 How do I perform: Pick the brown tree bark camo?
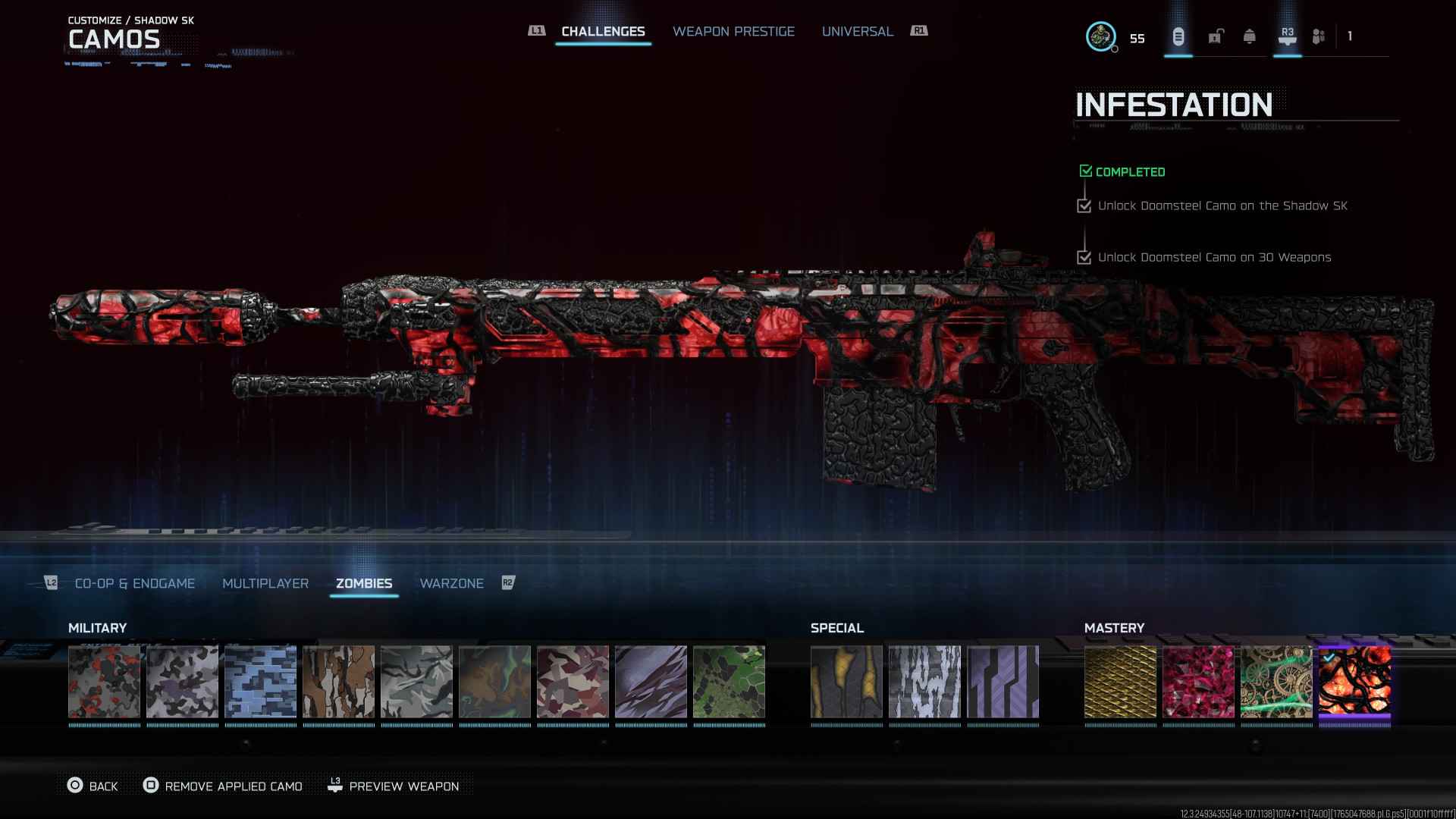pos(338,682)
